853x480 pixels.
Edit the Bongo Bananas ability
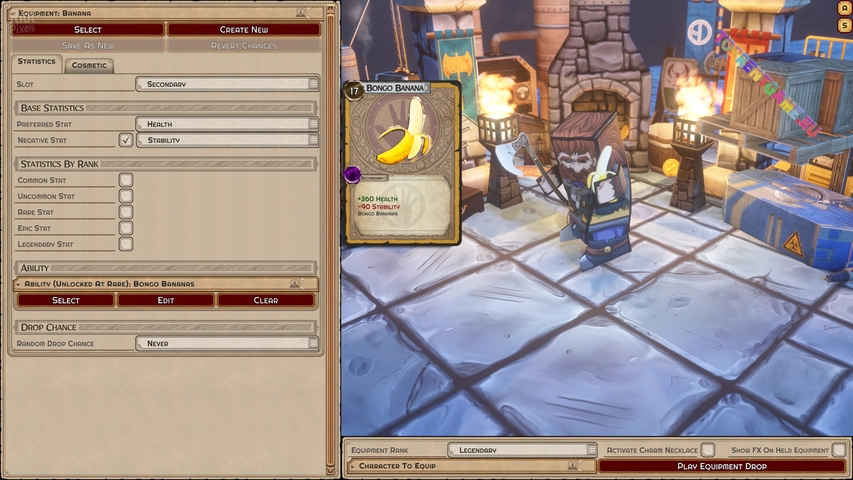pos(166,300)
